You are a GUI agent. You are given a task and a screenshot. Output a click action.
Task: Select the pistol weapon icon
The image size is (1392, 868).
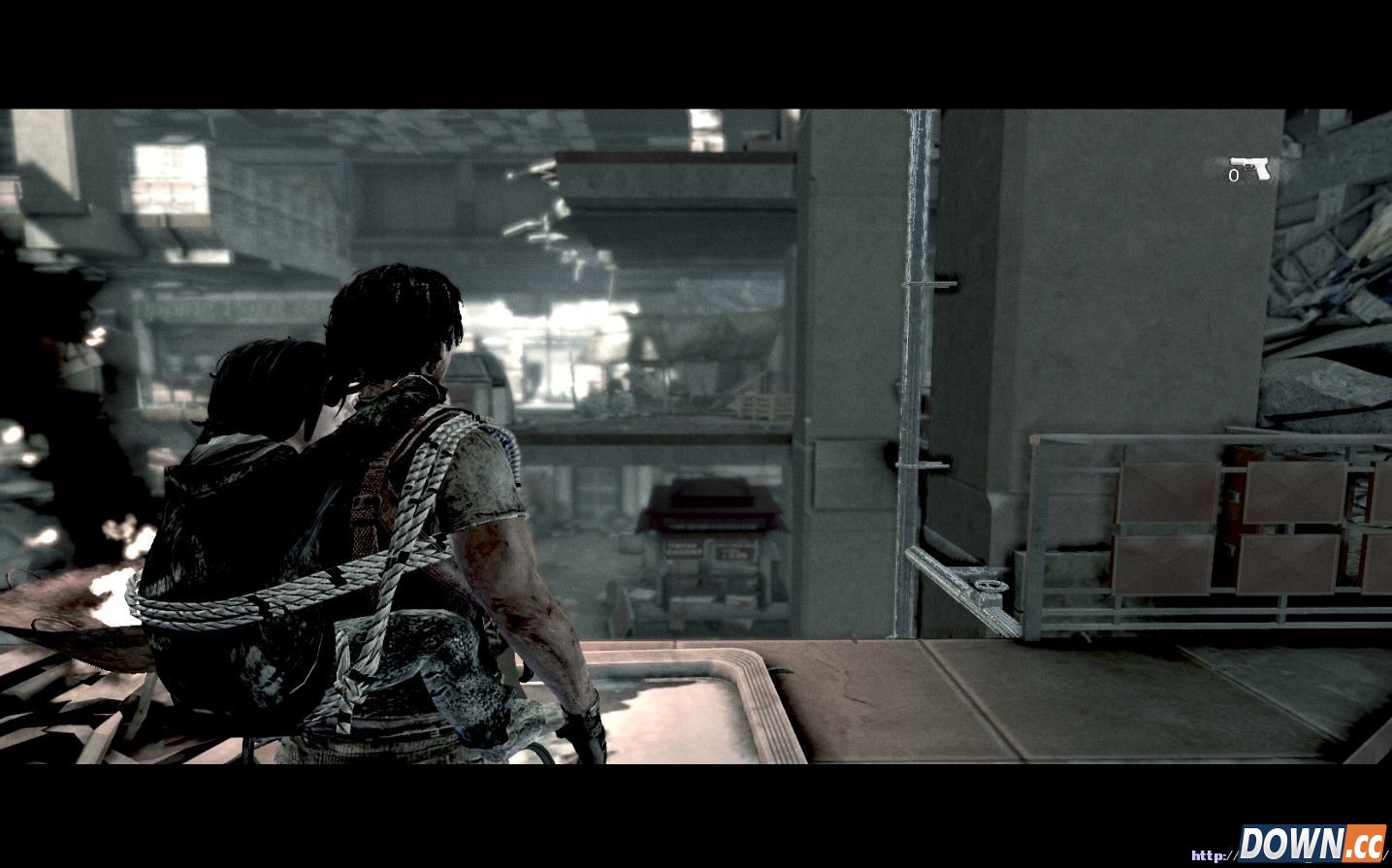1251,167
